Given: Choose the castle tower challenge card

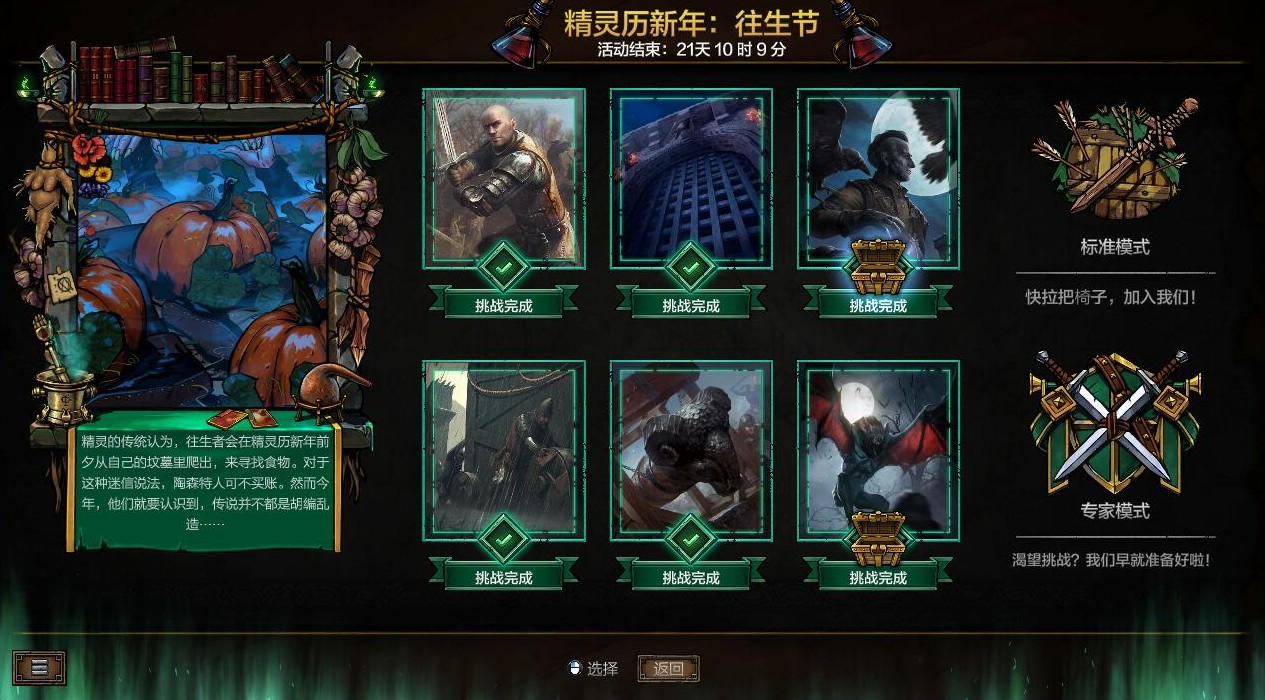Looking at the screenshot, I should point(690,178).
